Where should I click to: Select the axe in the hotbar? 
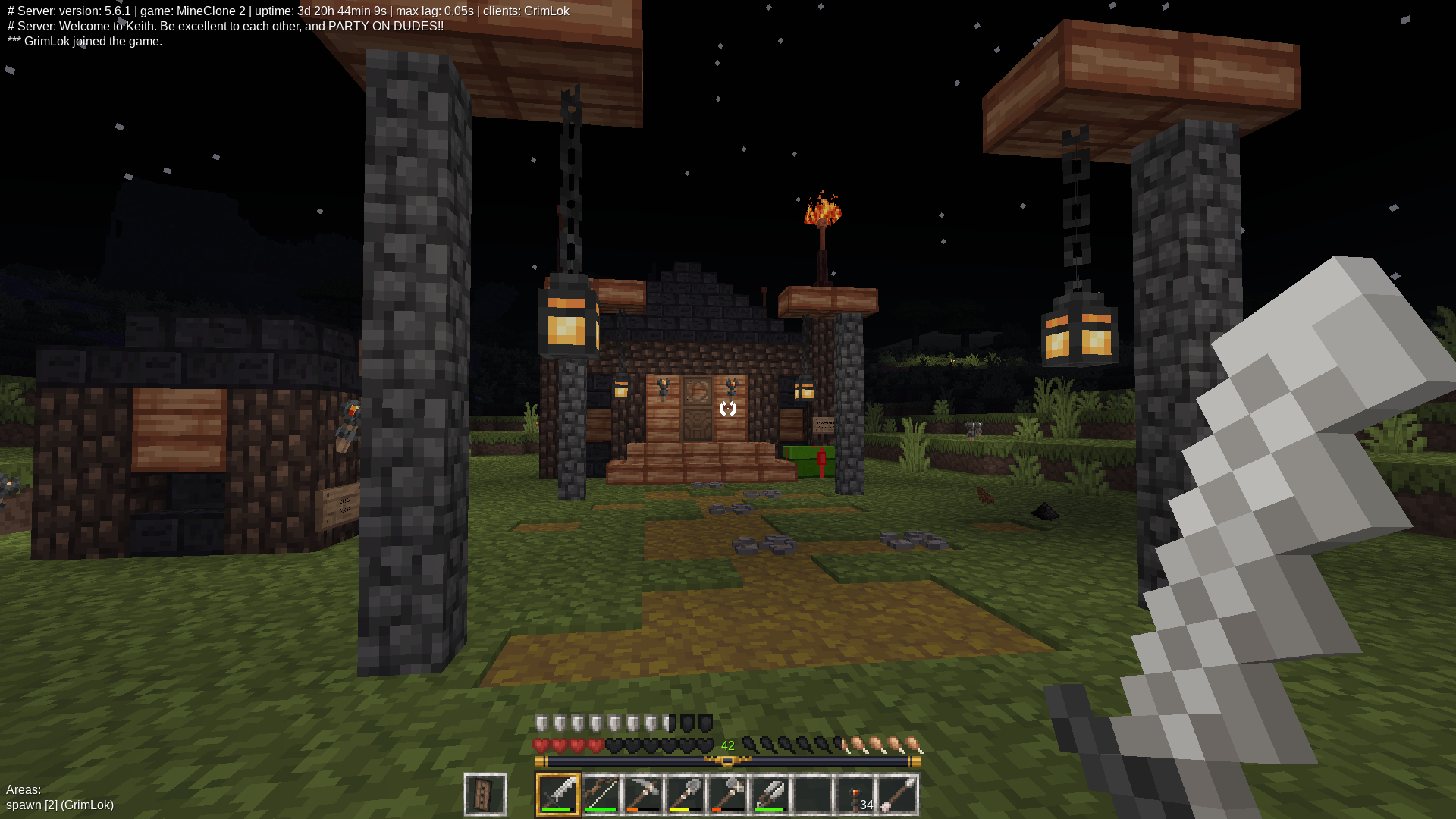727,794
